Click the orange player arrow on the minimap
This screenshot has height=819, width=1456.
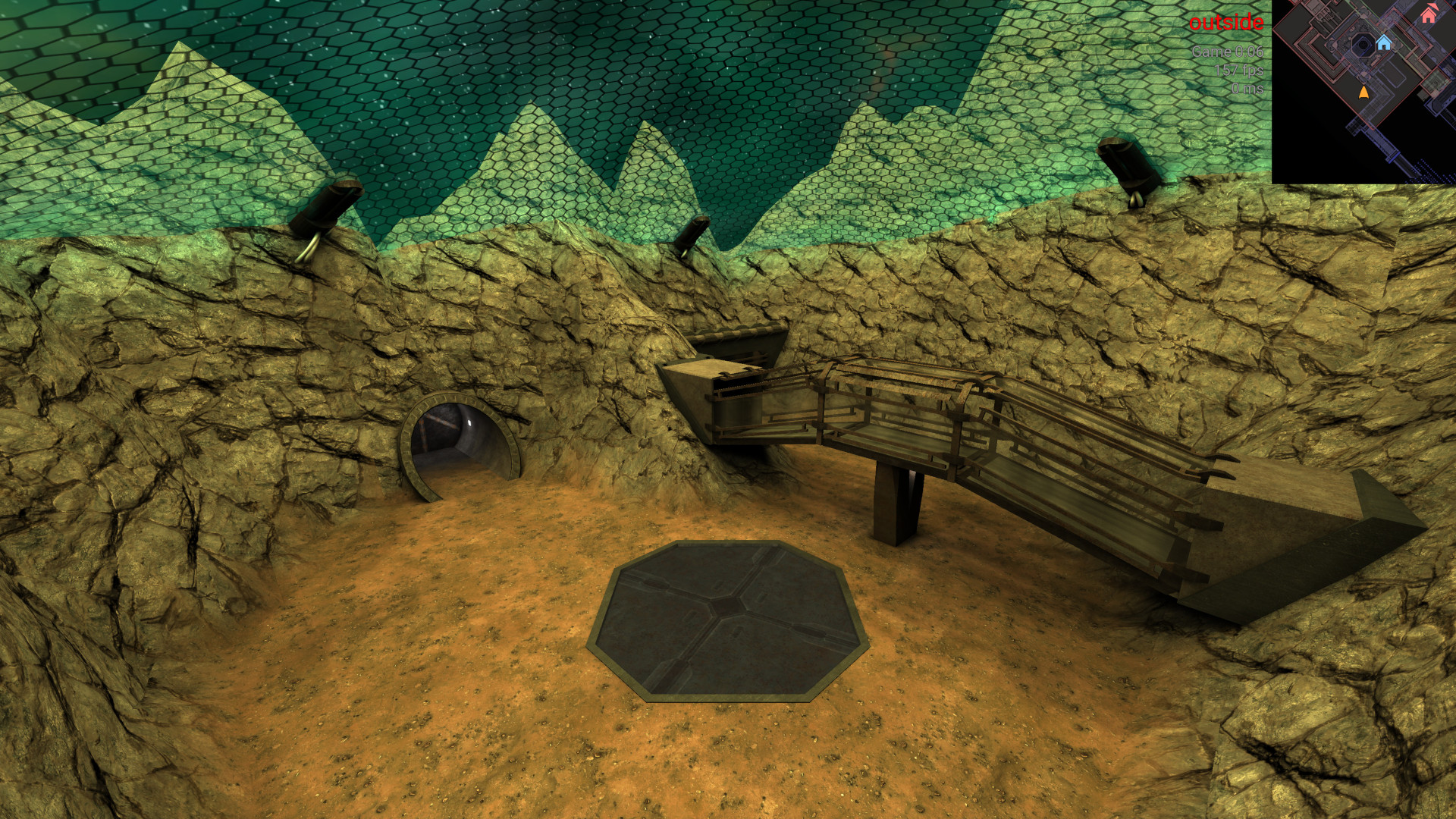click(1363, 93)
